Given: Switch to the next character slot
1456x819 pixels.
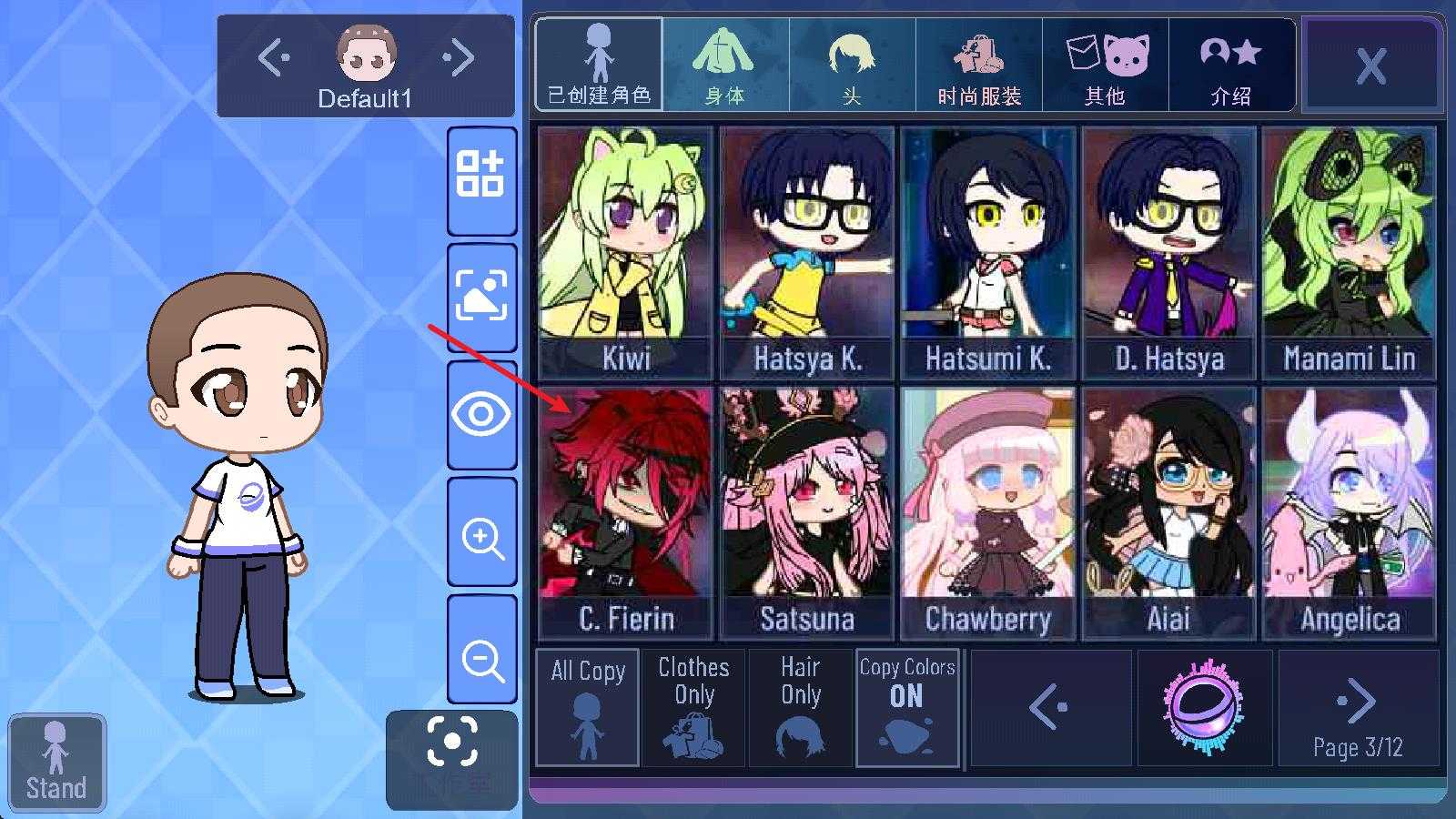Looking at the screenshot, I should tap(460, 58).
